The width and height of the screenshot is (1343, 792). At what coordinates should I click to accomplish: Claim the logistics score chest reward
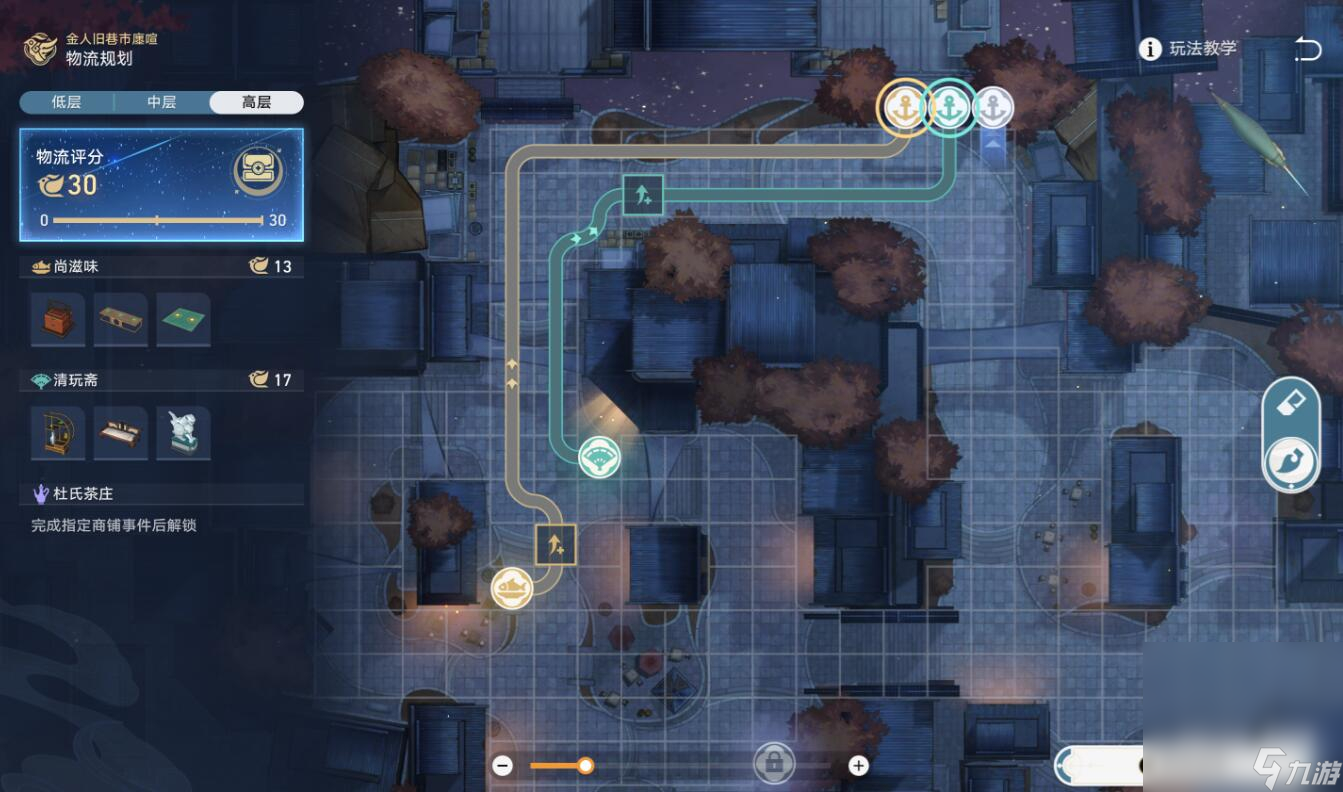pos(258,172)
